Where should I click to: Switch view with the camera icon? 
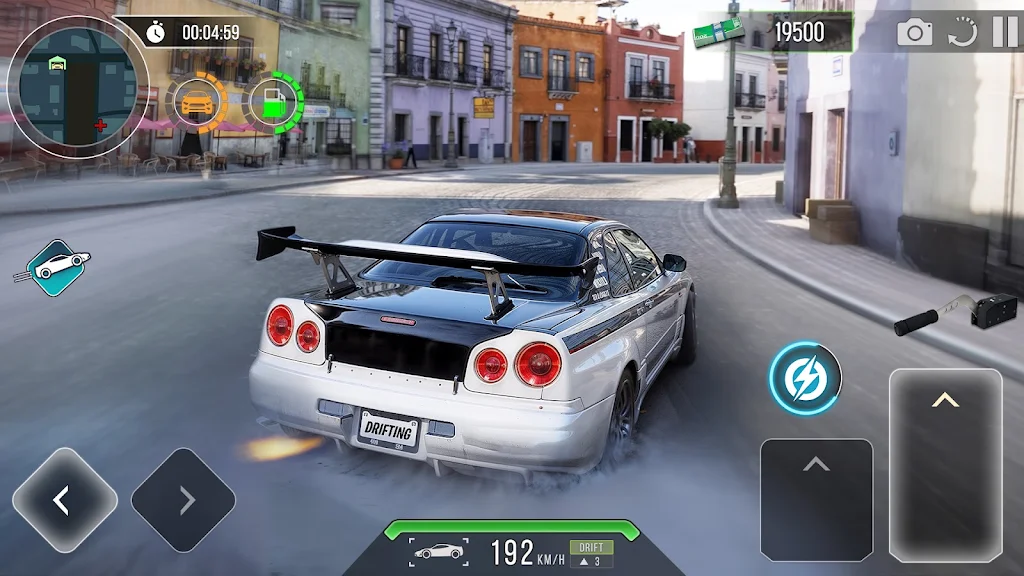point(914,32)
